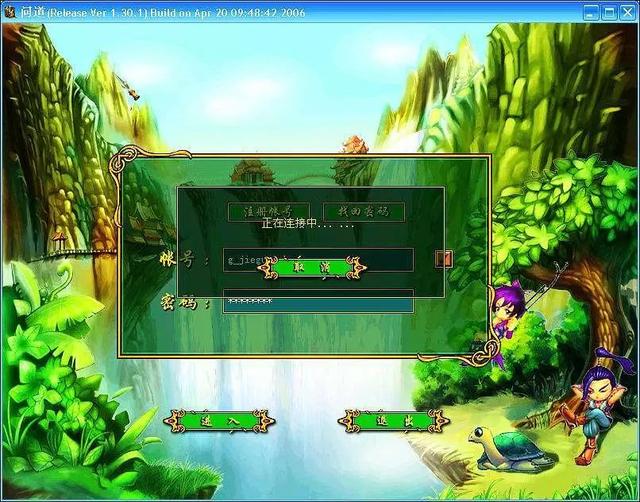Viewport: 640px width, 502px height.
Task: Open the 注册帐号 register account button
Action: 261,211
